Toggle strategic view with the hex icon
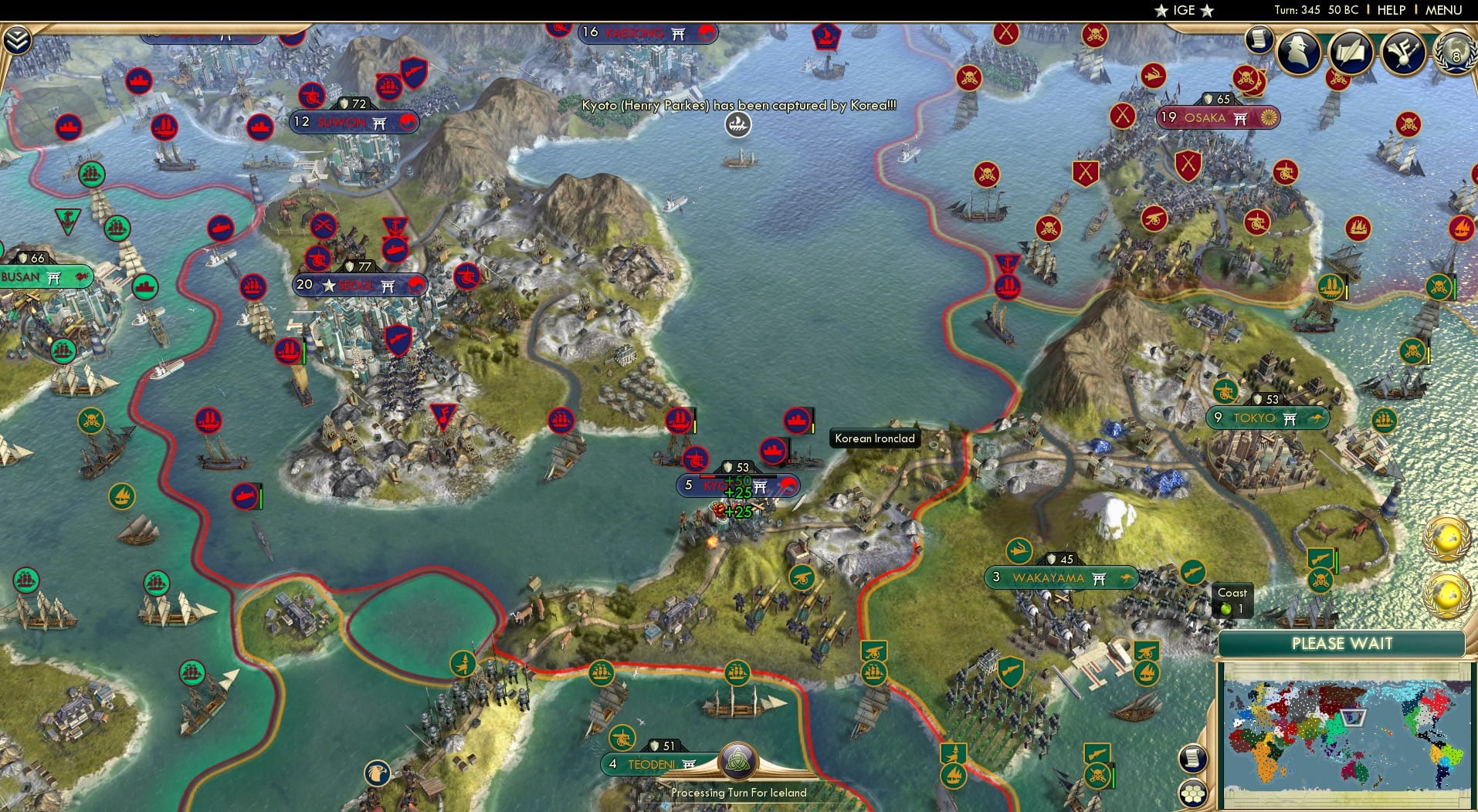 (x=1194, y=794)
